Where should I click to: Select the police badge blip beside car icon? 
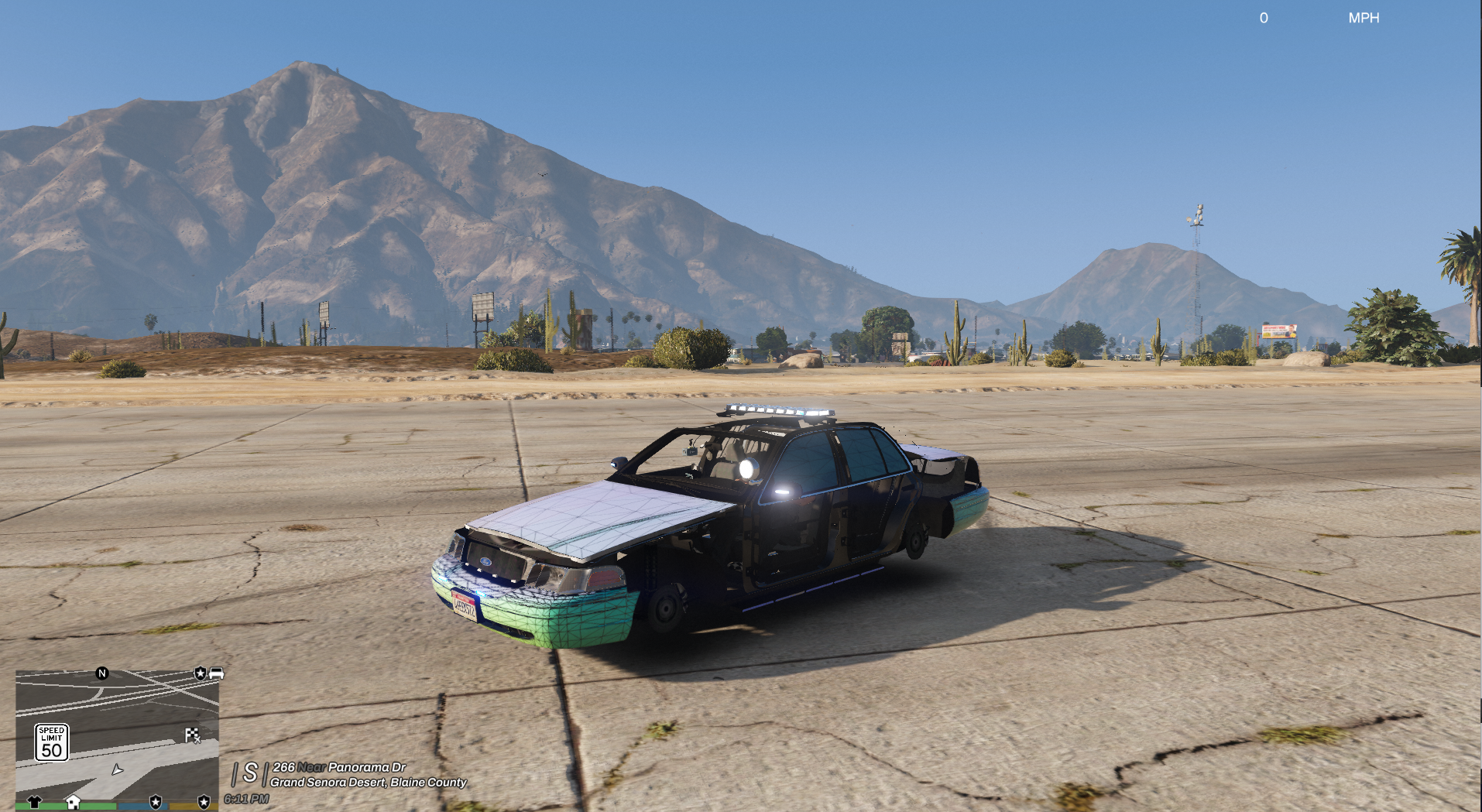[x=201, y=673]
